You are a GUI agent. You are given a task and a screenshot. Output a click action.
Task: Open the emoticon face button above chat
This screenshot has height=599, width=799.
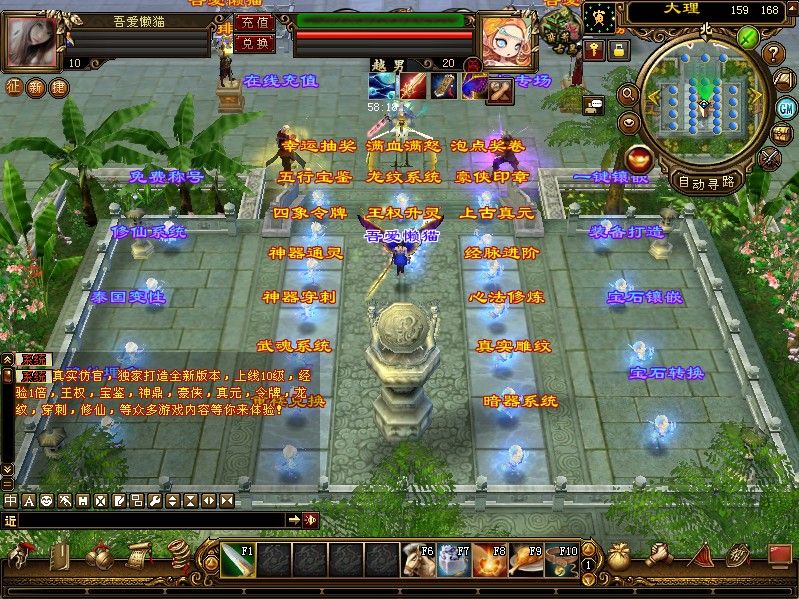[x=46, y=500]
